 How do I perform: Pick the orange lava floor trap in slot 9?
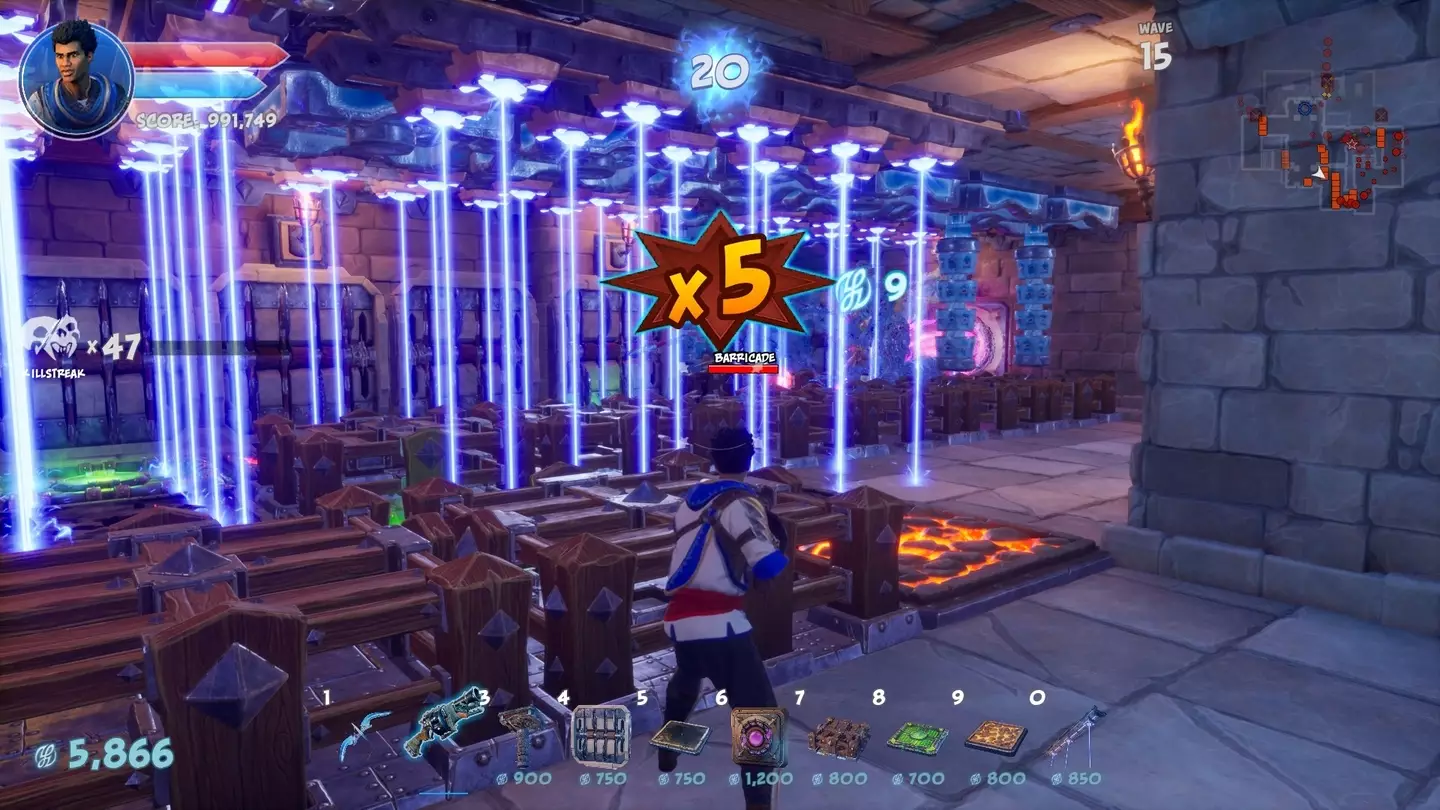click(x=996, y=737)
